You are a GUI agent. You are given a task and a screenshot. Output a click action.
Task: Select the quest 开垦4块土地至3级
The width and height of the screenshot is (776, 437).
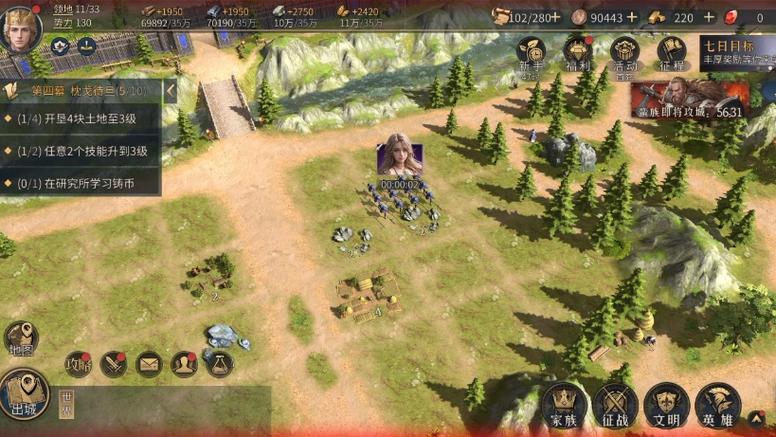(82, 119)
